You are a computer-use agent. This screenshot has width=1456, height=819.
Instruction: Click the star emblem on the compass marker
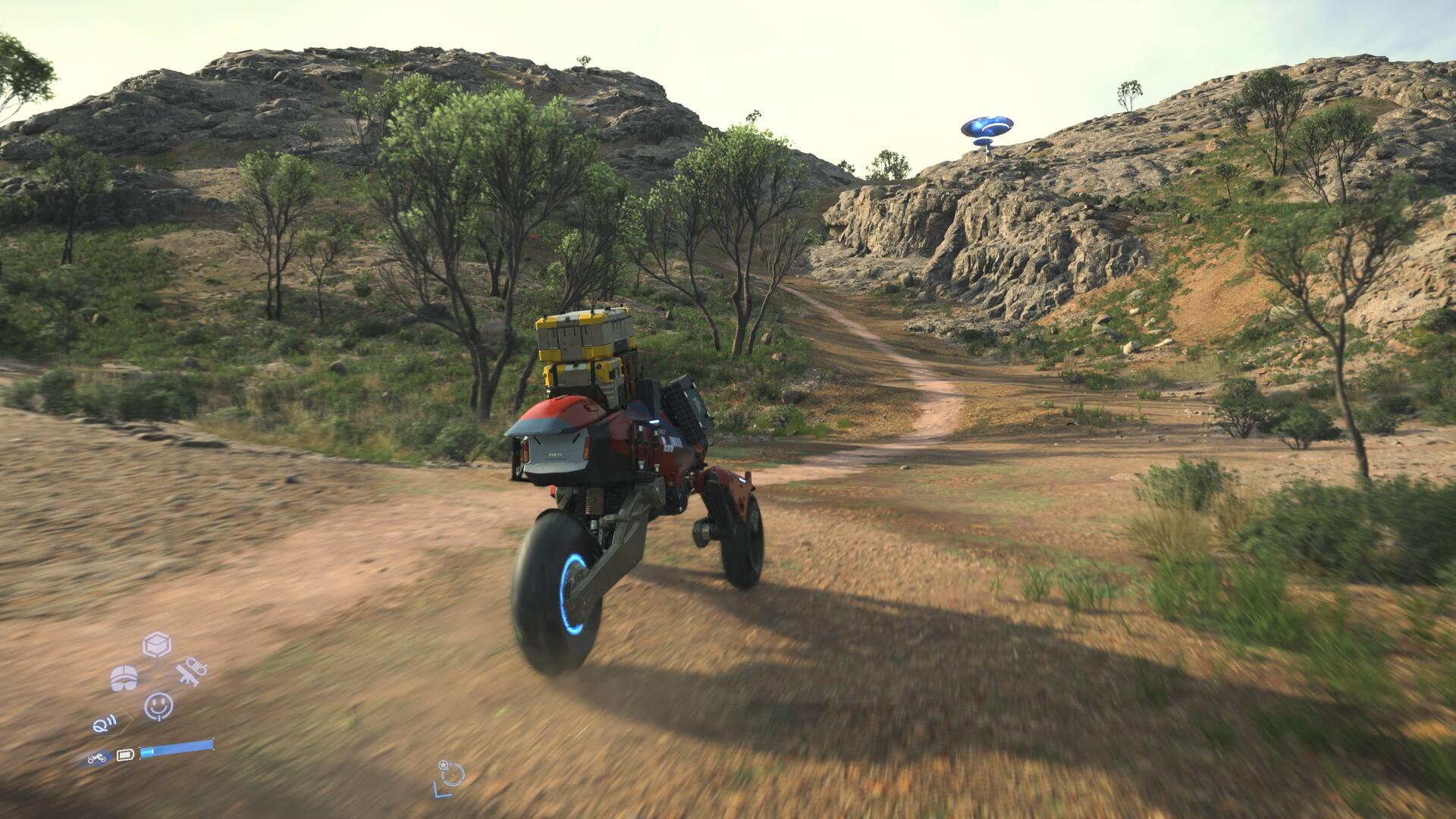coord(443,765)
